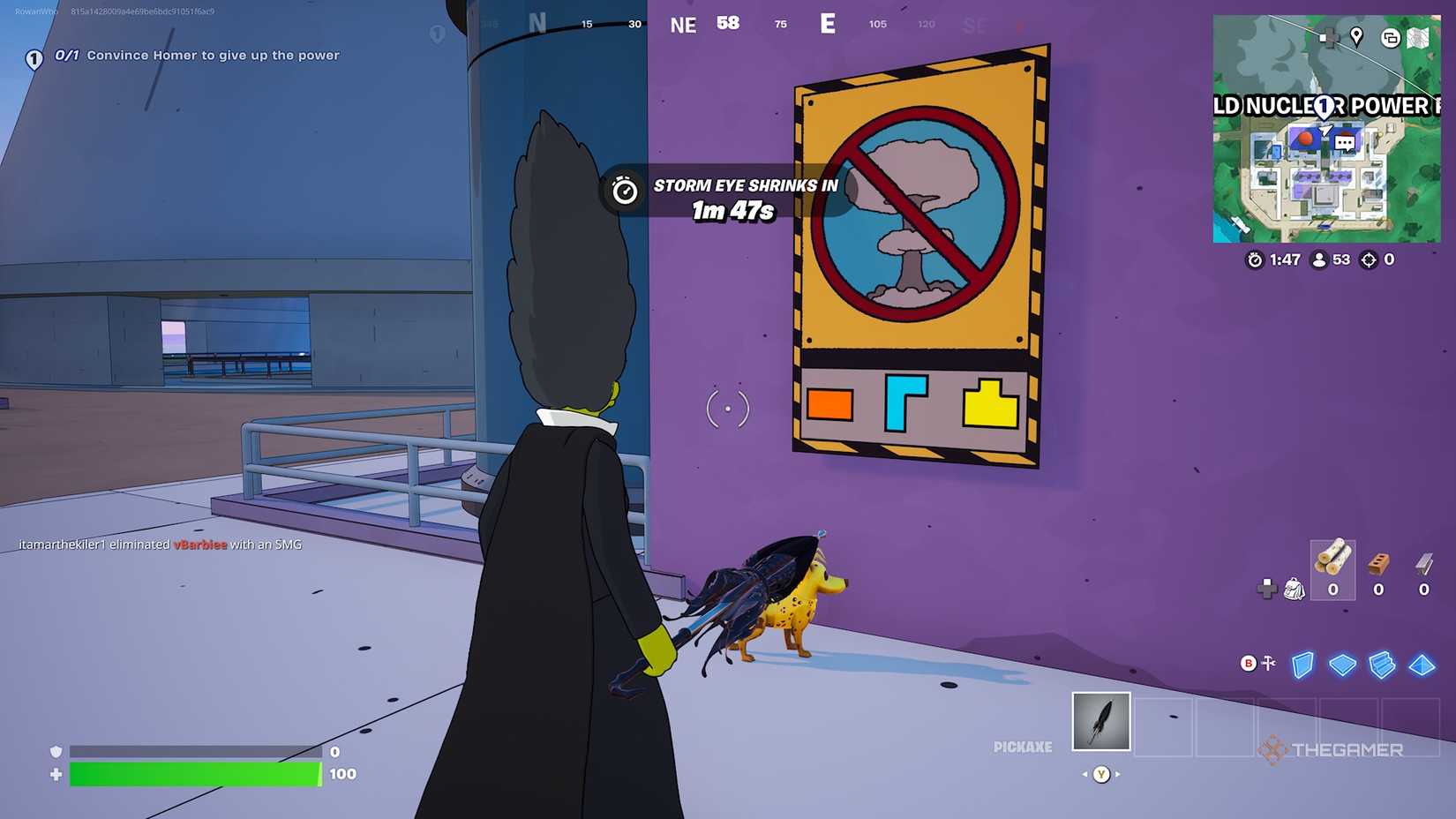Click the green health bar
Image resolution: width=1456 pixels, height=819 pixels.
tap(194, 774)
